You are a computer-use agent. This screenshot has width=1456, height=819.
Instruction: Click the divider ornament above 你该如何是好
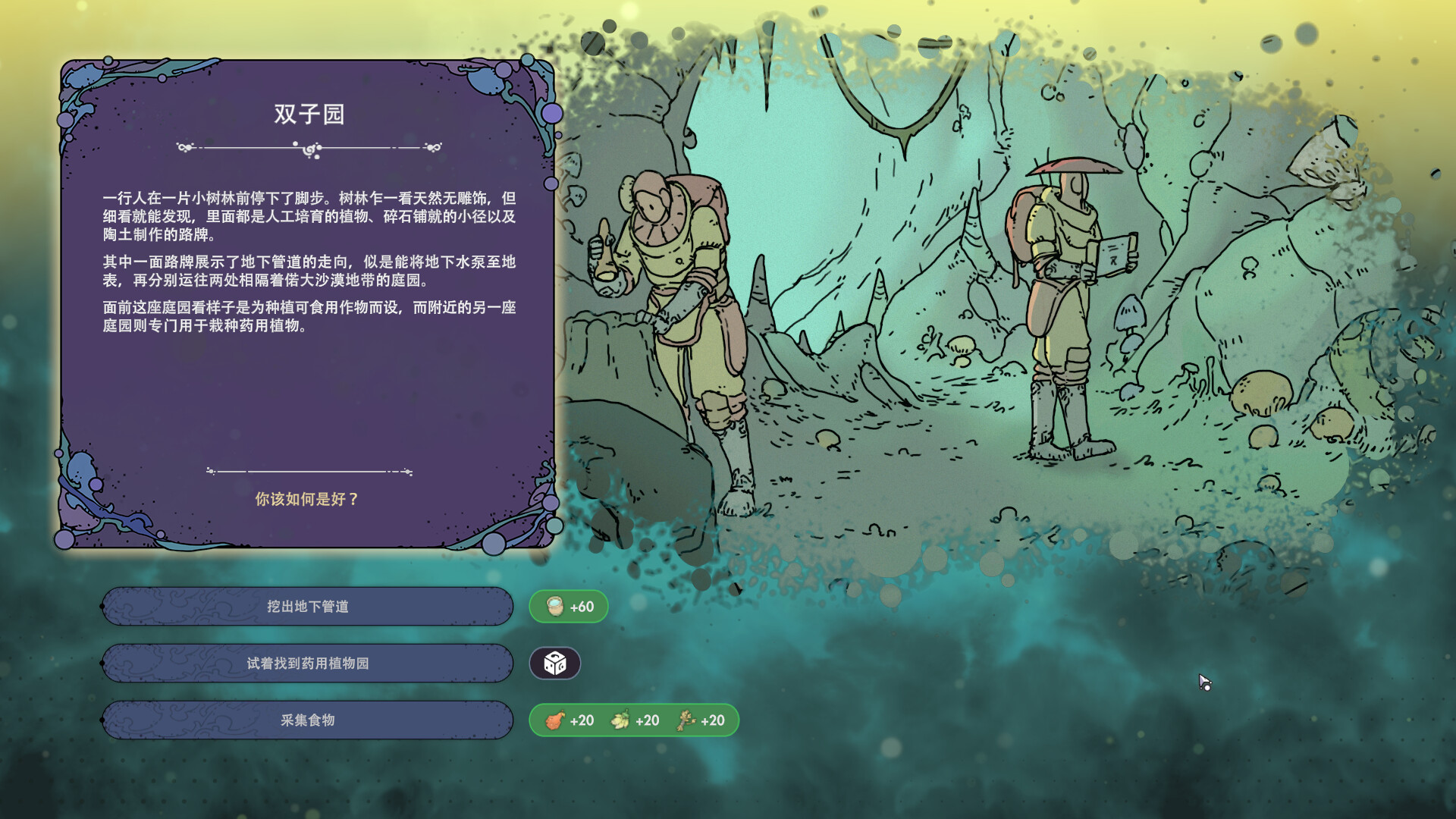[x=309, y=471]
